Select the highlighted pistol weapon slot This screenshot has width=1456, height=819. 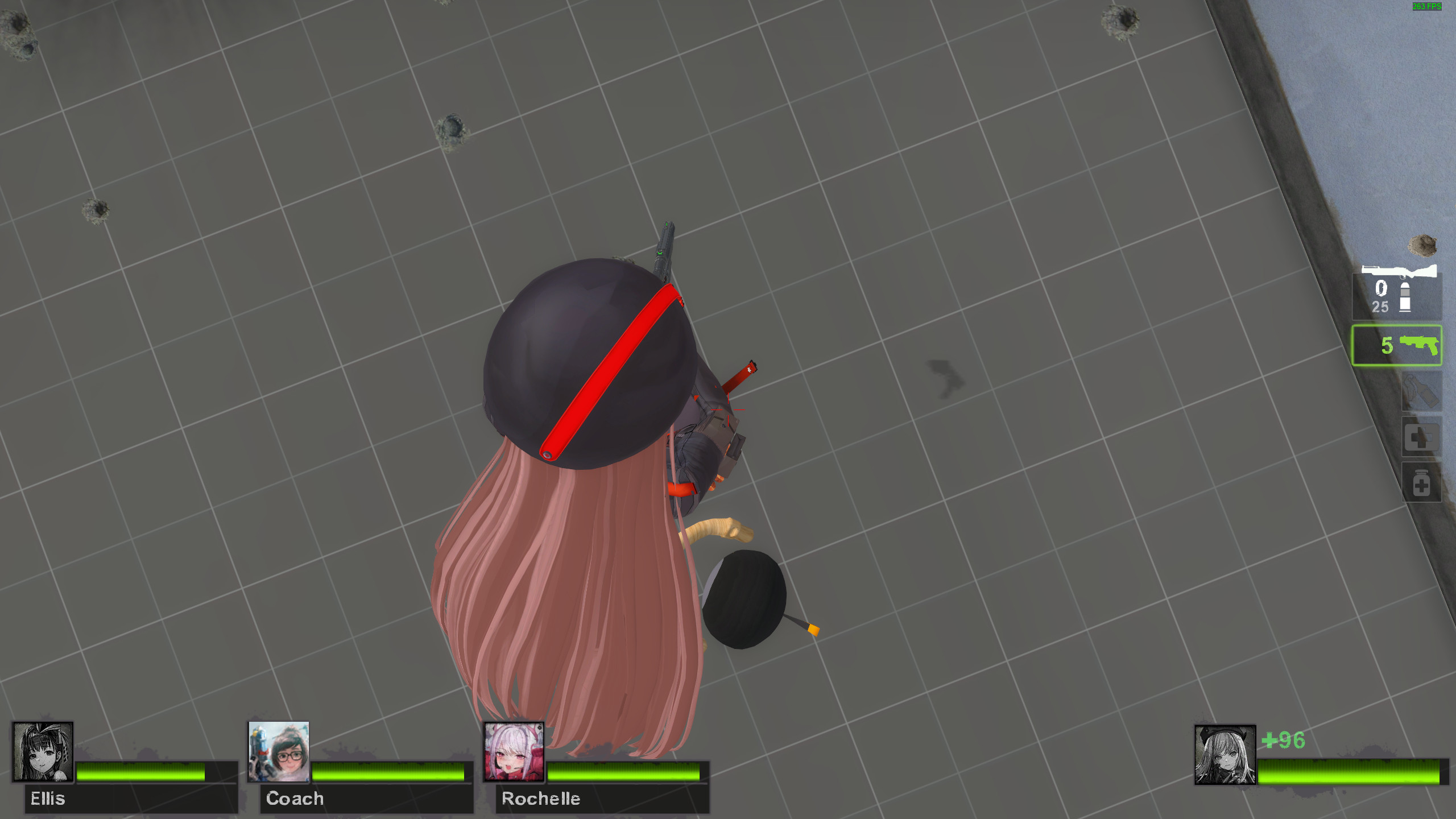1397,346
